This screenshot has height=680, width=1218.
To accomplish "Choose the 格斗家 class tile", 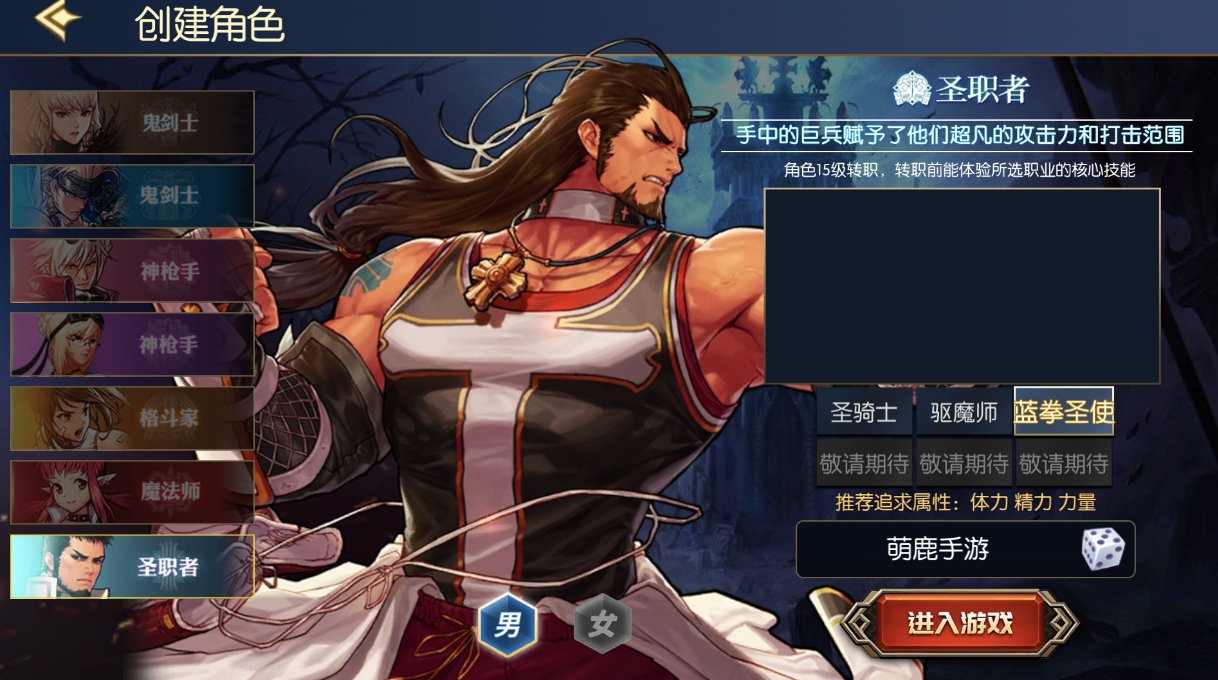I will click(x=132, y=418).
